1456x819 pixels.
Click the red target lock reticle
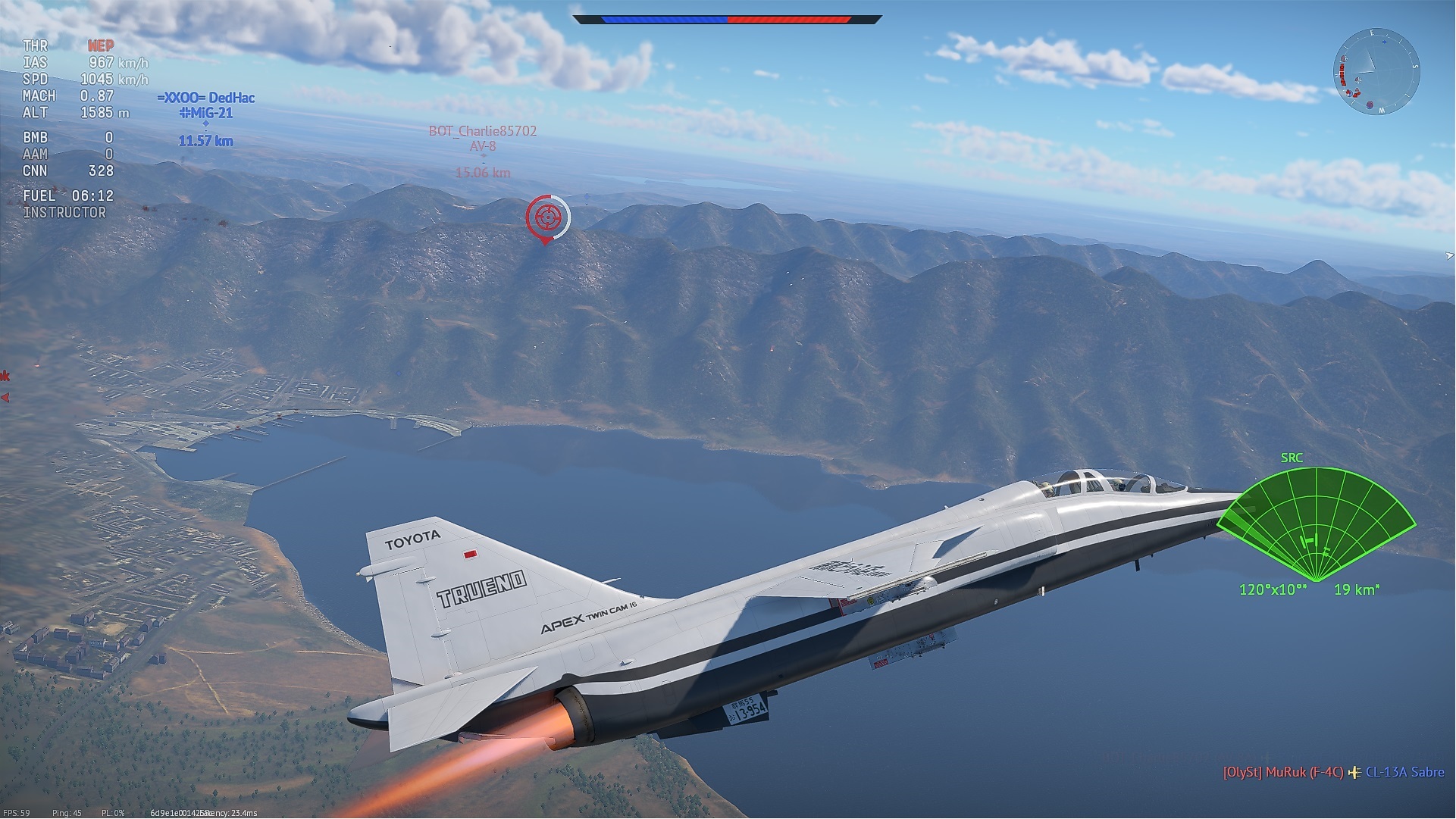click(x=547, y=217)
